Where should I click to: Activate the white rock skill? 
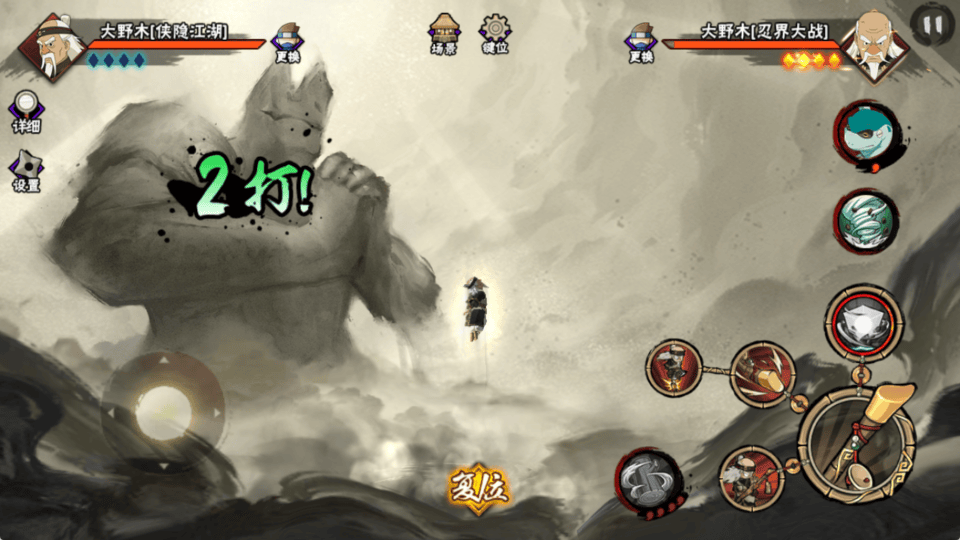[x=864, y=322]
